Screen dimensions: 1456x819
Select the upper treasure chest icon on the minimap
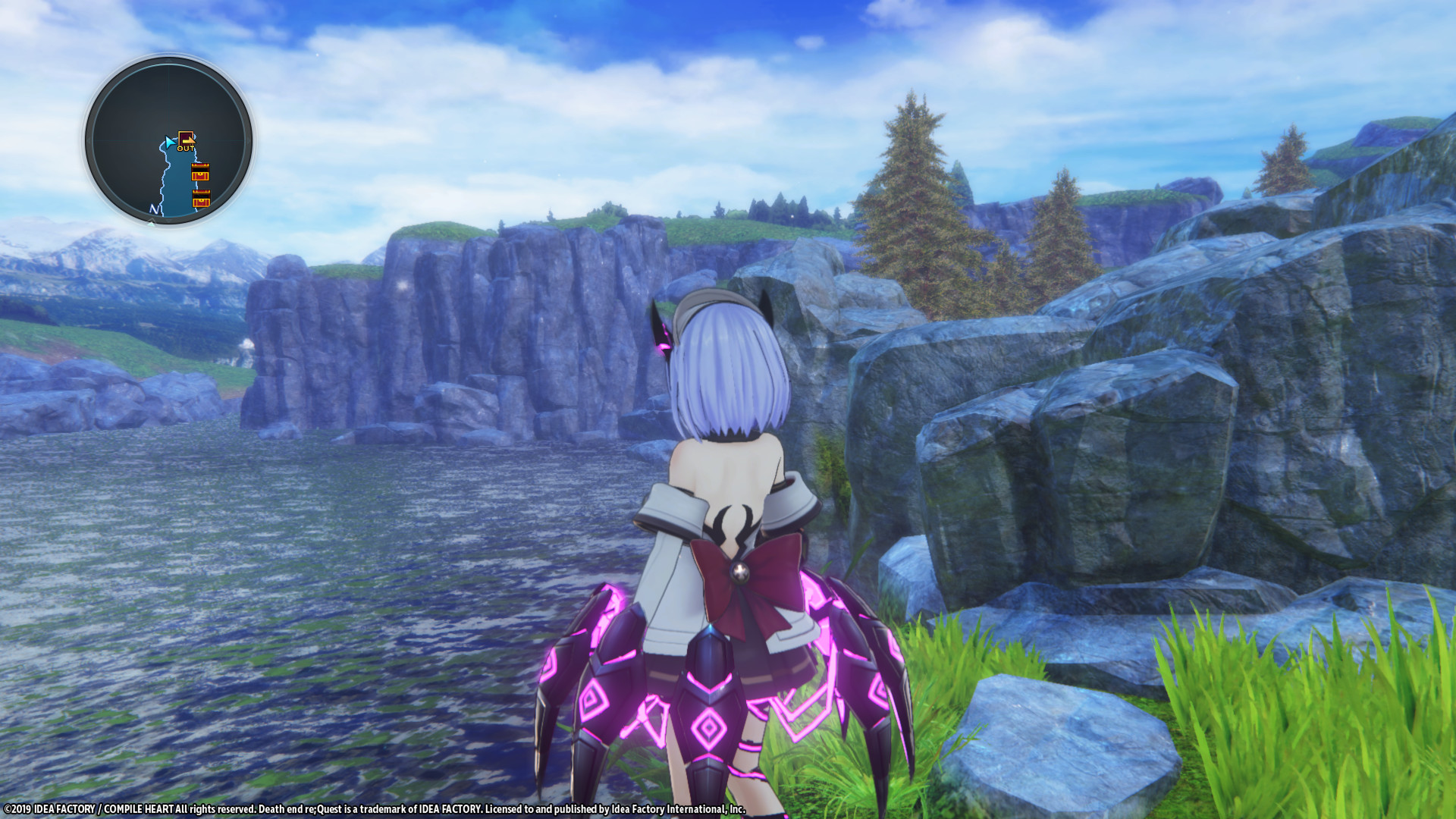(x=200, y=172)
